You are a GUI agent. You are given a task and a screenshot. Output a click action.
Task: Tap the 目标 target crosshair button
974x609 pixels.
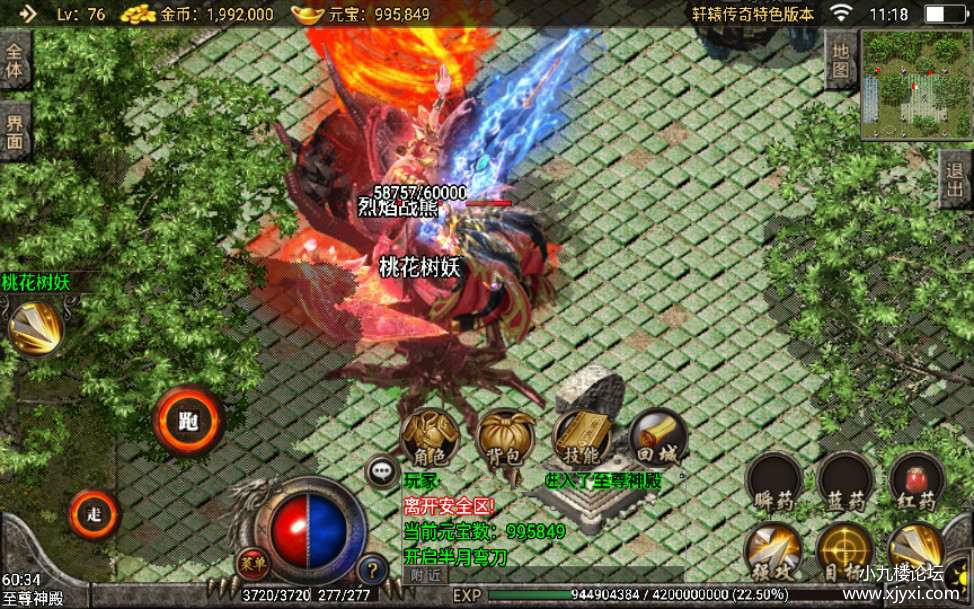click(845, 551)
